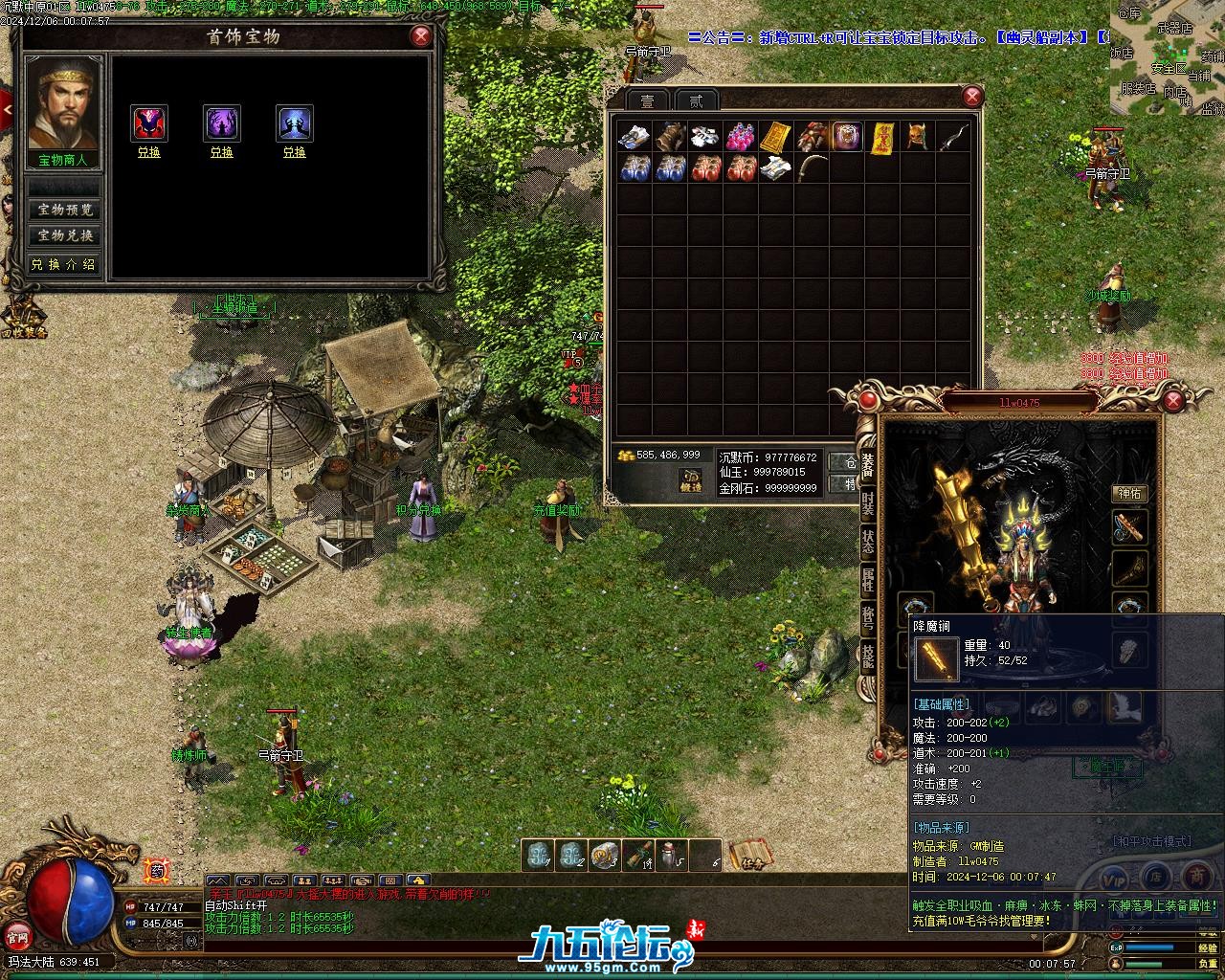Open the minimap
This screenshot has width=1225, height=980.
tap(1168, 57)
